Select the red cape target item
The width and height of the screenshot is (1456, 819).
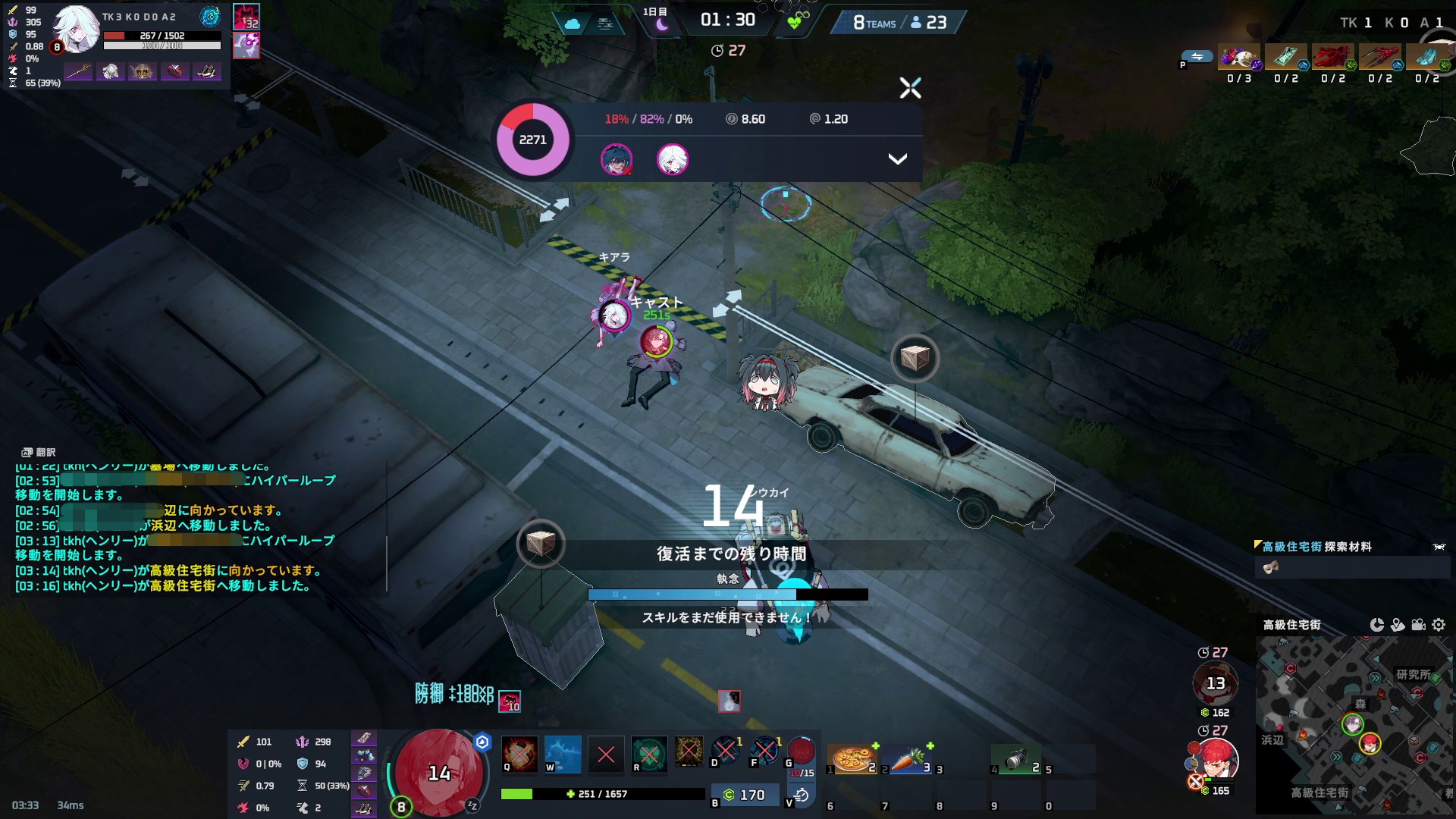click(x=1332, y=58)
